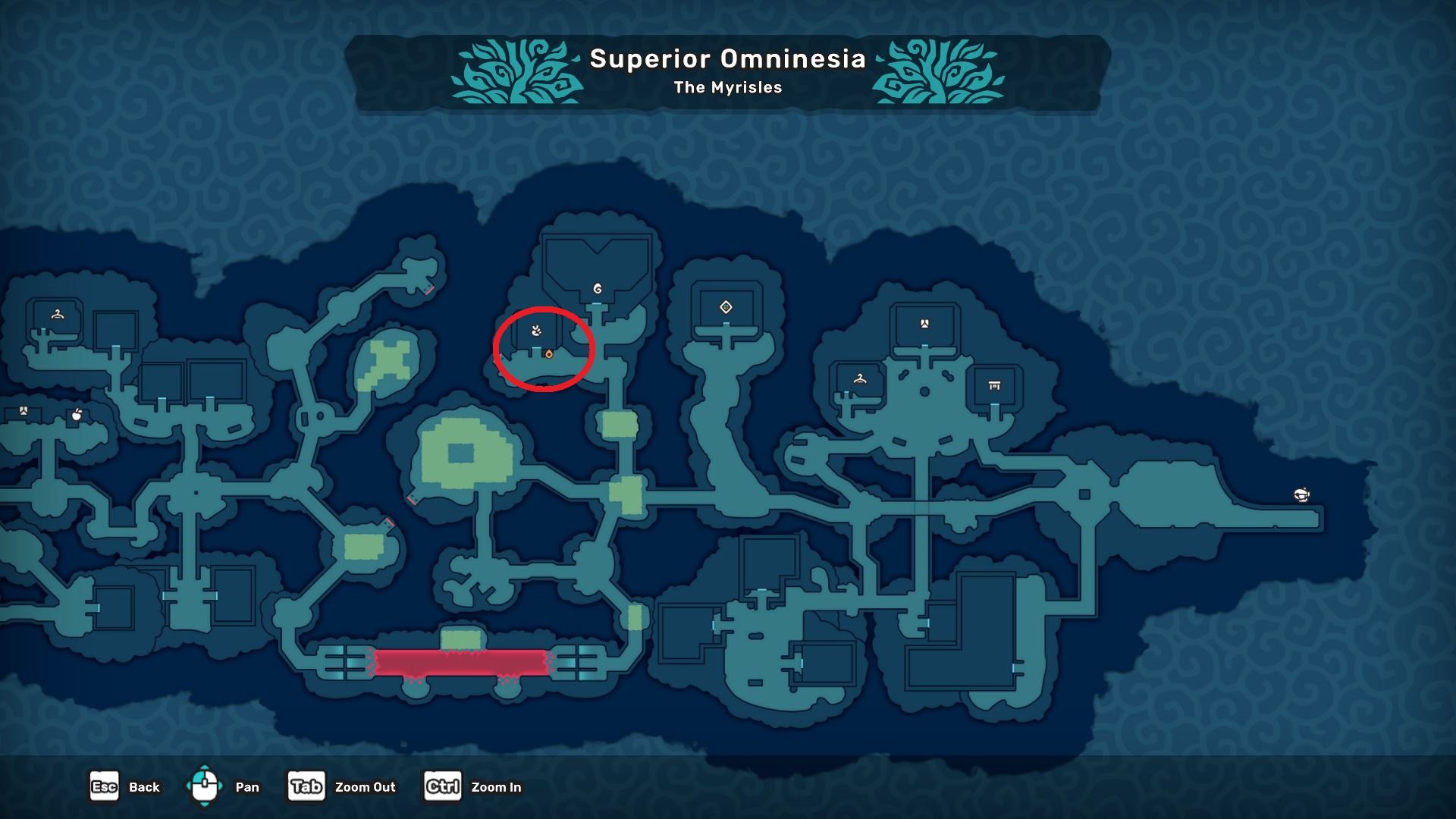Select the player head marker
This screenshot has width=1456, height=819.
pyautogui.click(x=1301, y=495)
